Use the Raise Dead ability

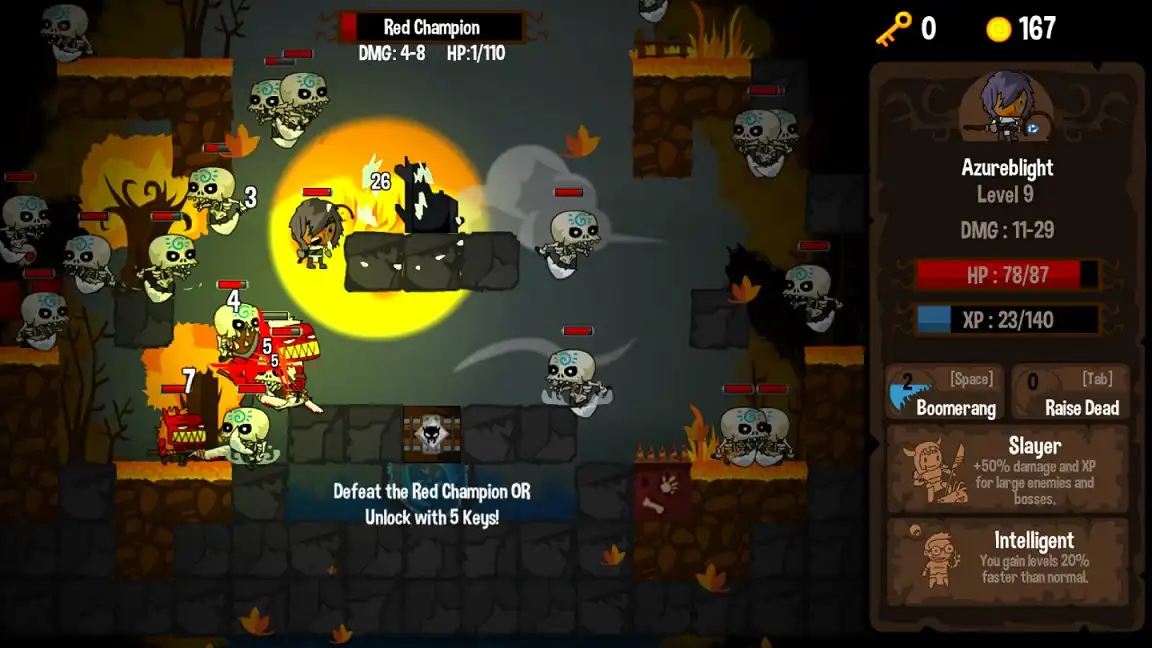(x=1070, y=392)
